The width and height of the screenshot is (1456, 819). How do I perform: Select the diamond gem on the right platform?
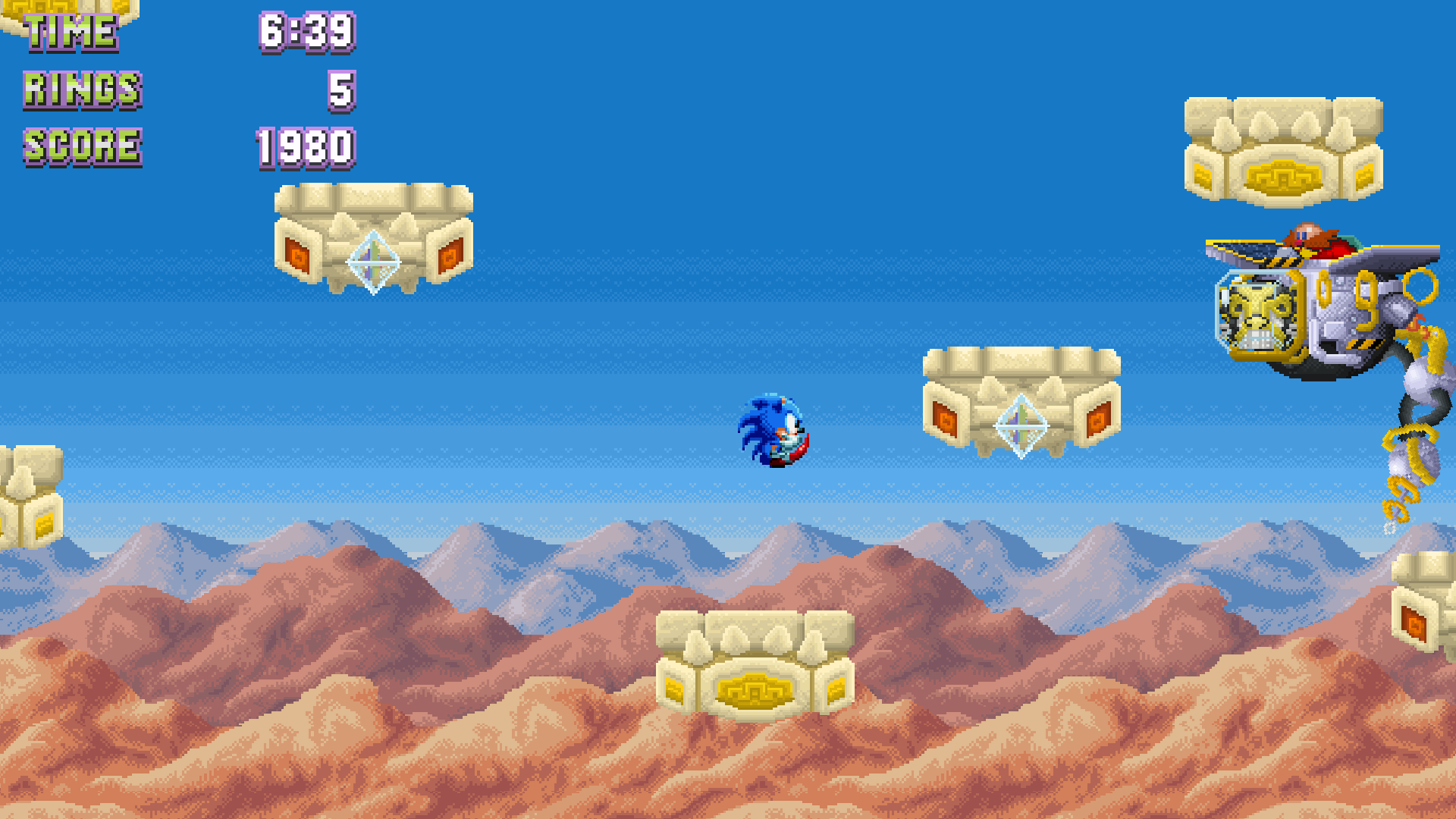click(x=1020, y=425)
